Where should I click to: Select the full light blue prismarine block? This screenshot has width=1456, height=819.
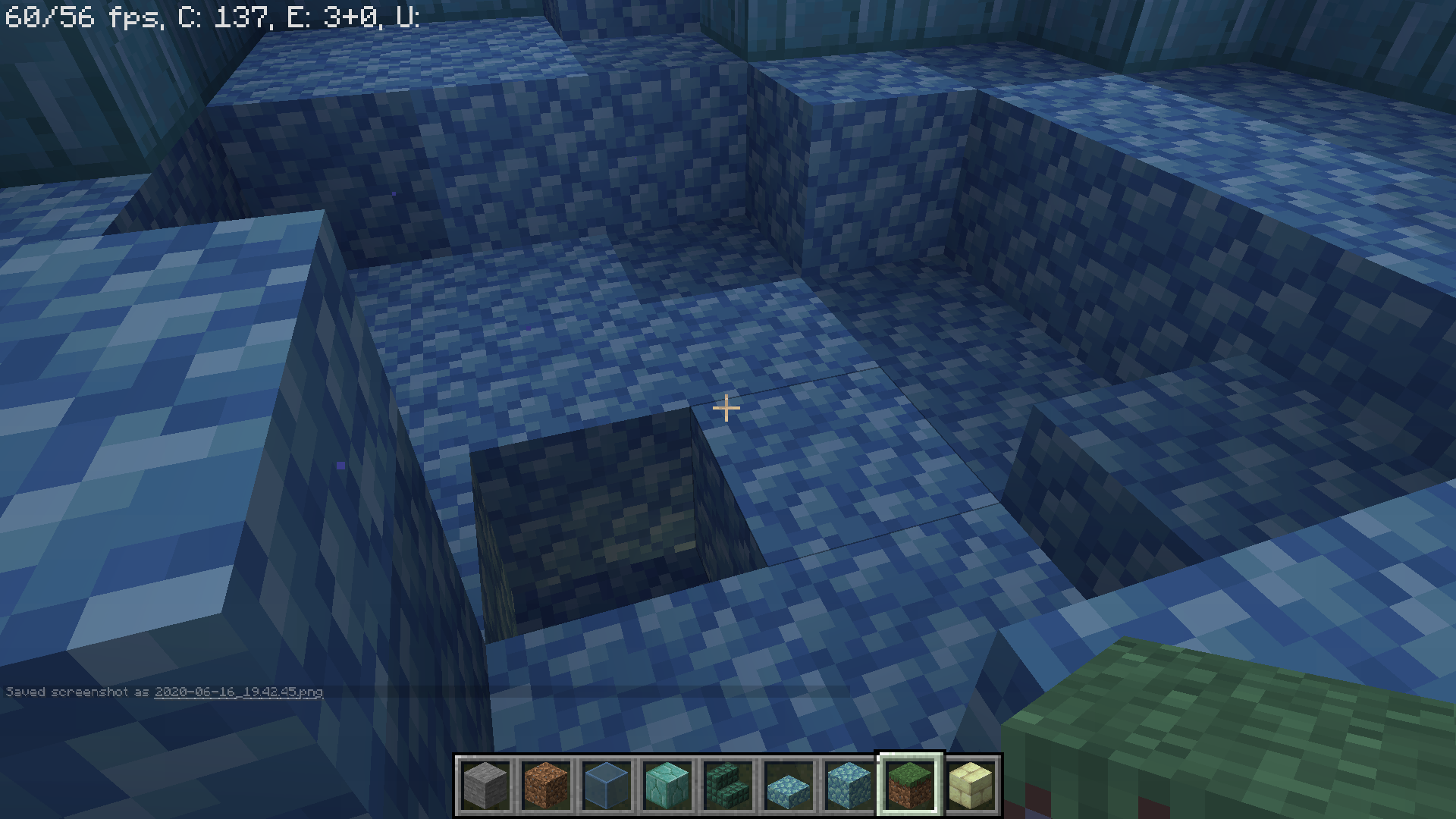(849, 786)
